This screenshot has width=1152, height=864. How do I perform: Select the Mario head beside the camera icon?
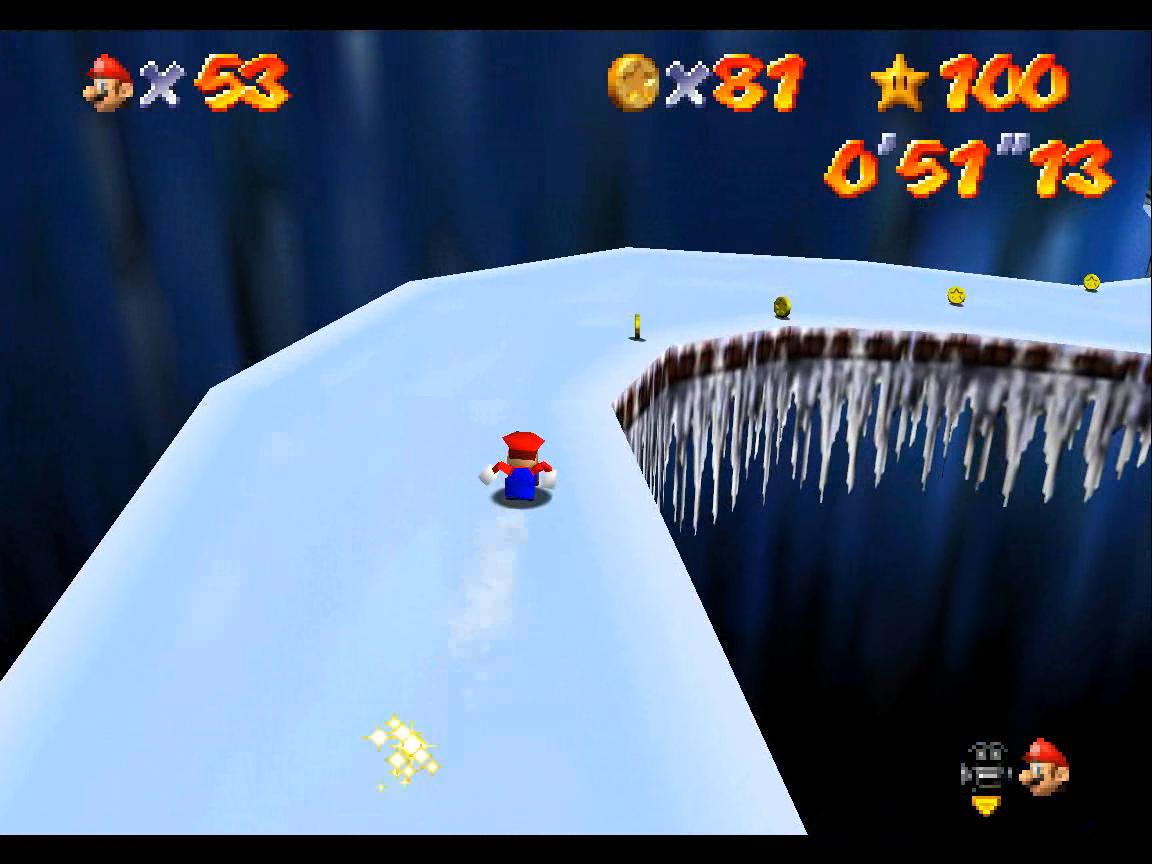[1046, 767]
